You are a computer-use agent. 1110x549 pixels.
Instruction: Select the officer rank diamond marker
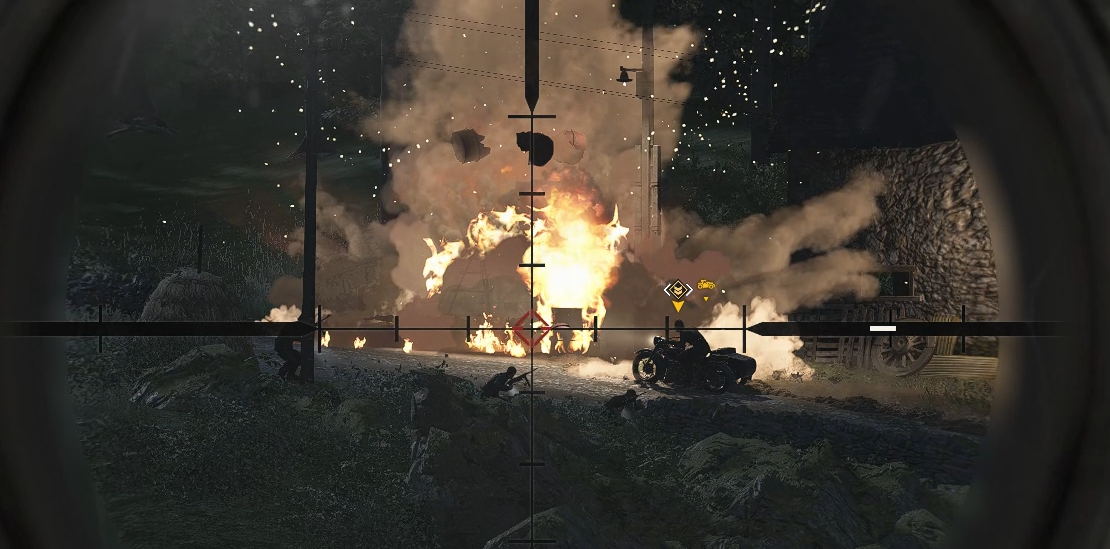click(x=678, y=290)
